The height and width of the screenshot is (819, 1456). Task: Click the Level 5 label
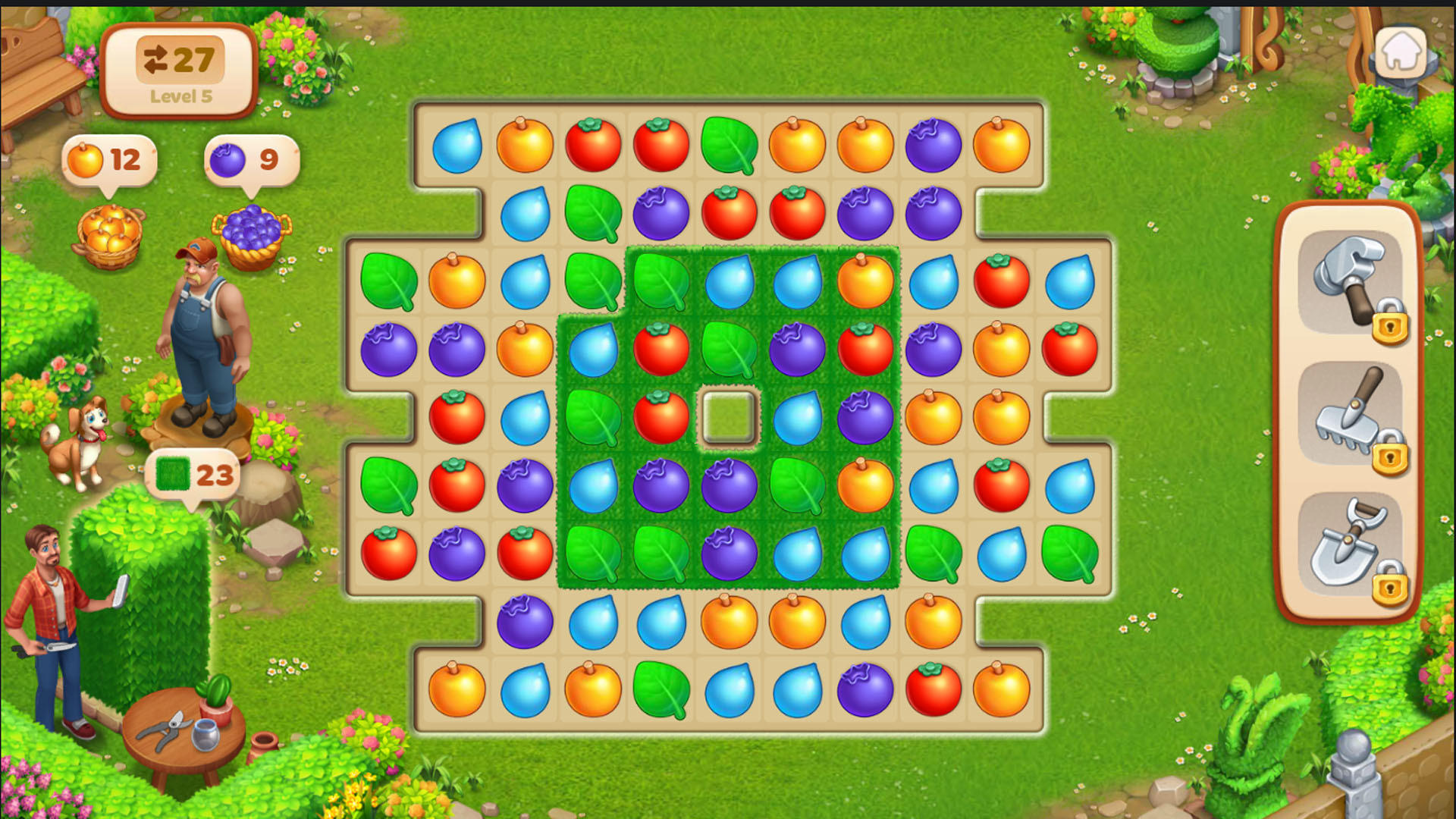coord(182,97)
